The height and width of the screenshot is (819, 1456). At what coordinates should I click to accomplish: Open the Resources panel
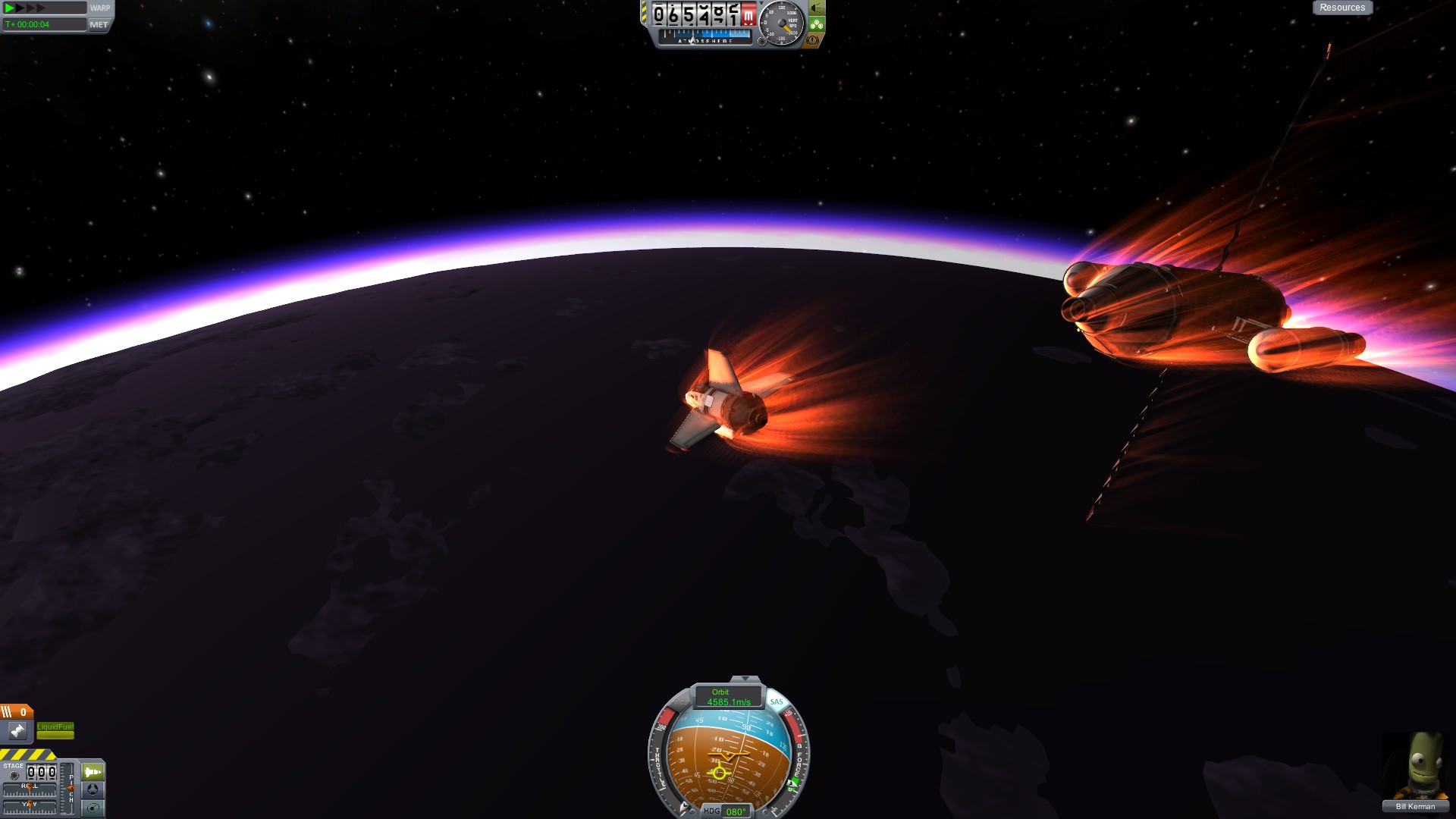click(x=1341, y=8)
